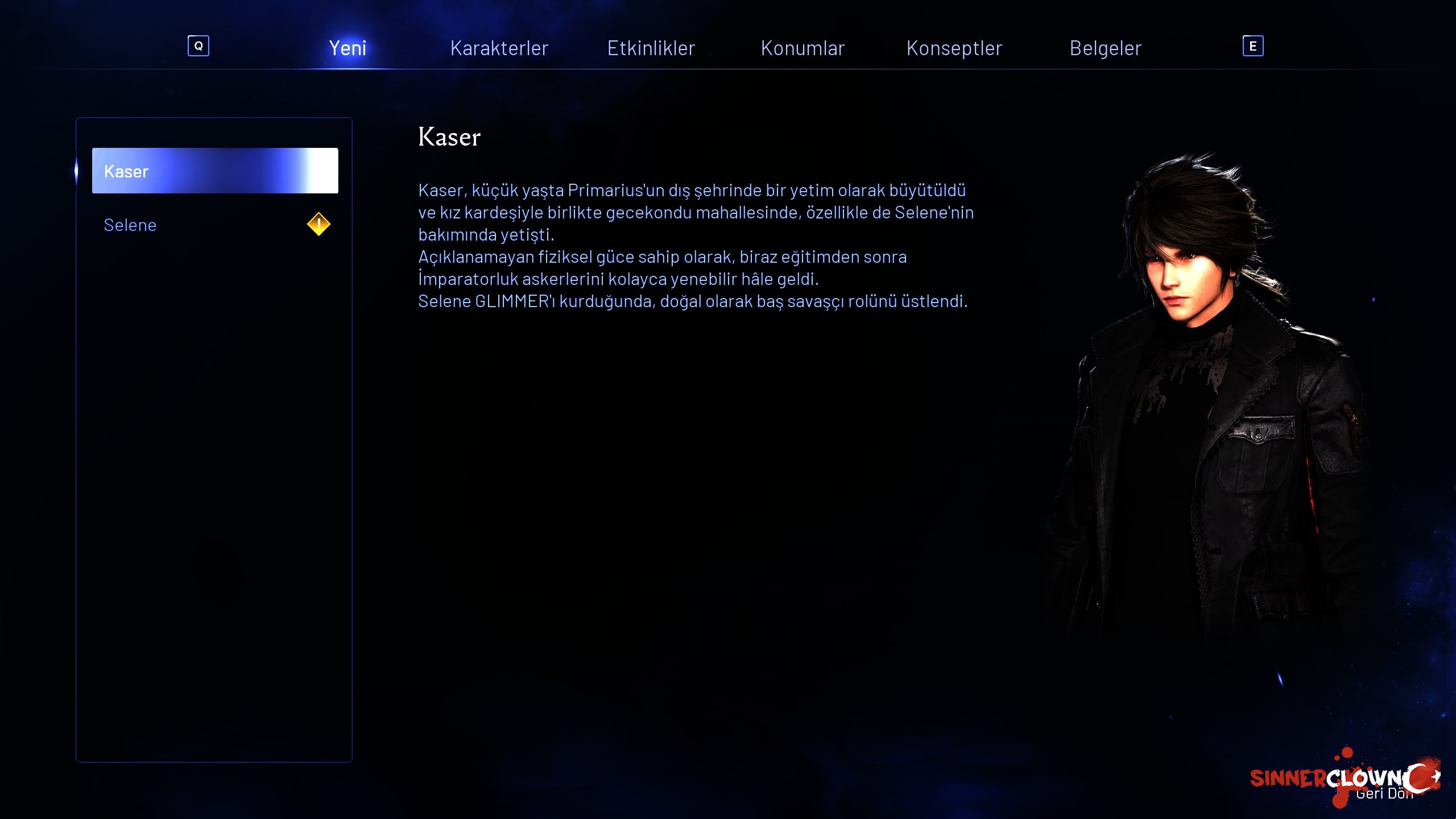Click the Selene label text
The height and width of the screenshot is (819, 1456).
(x=130, y=225)
